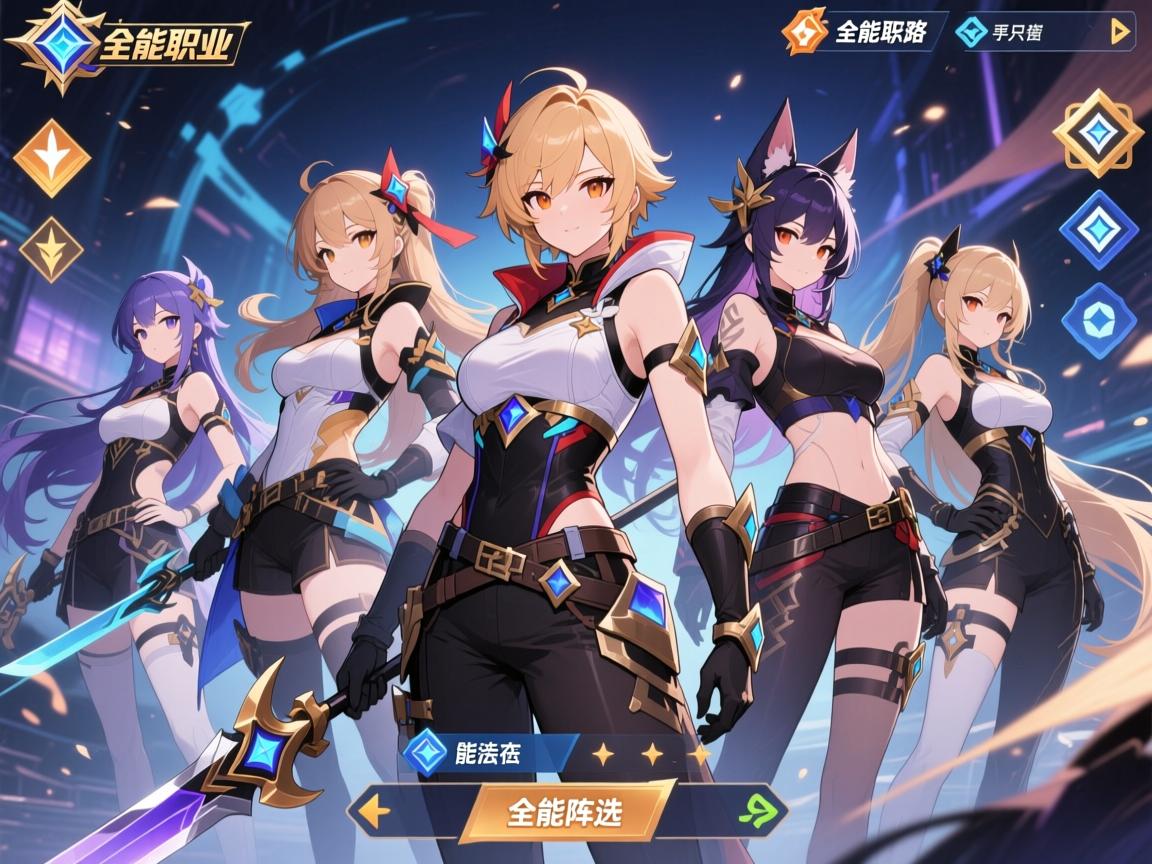Click the yellow play arrow in the top-right corner
Viewport: 1152px width, 864px height.
(1120, 32)
